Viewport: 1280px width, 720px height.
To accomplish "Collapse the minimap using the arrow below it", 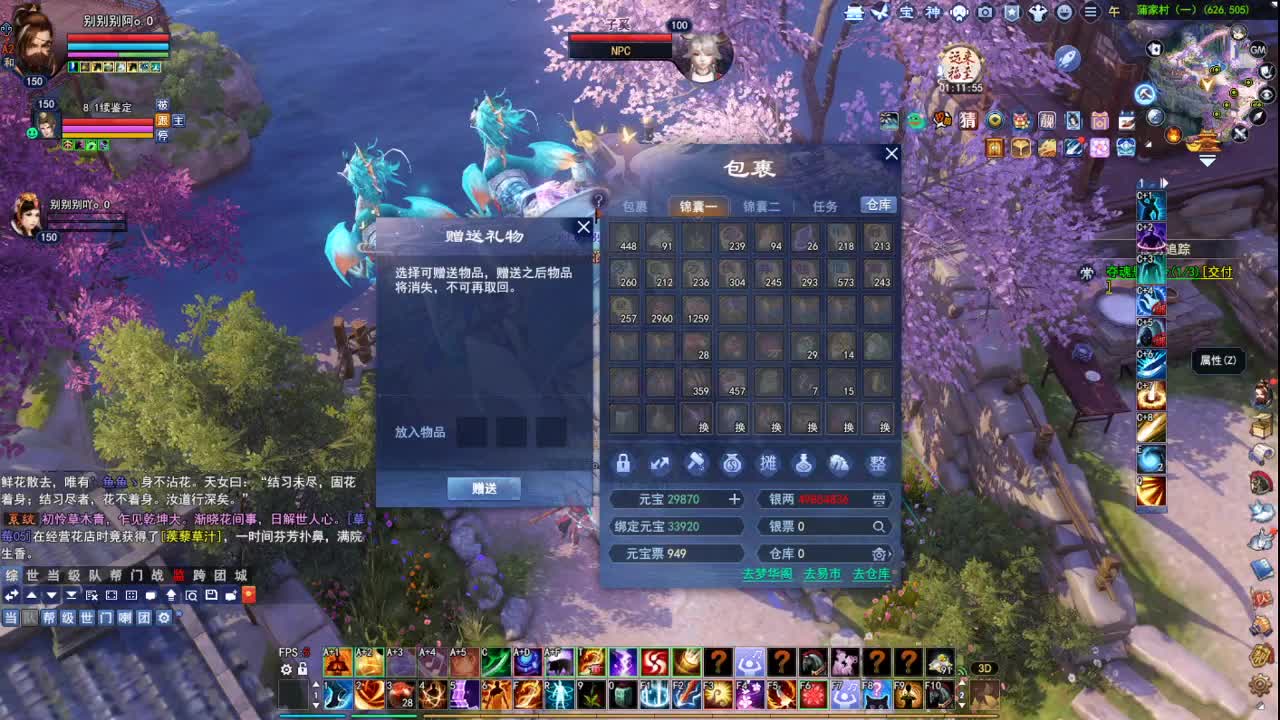I will (x=1208, y=159).
